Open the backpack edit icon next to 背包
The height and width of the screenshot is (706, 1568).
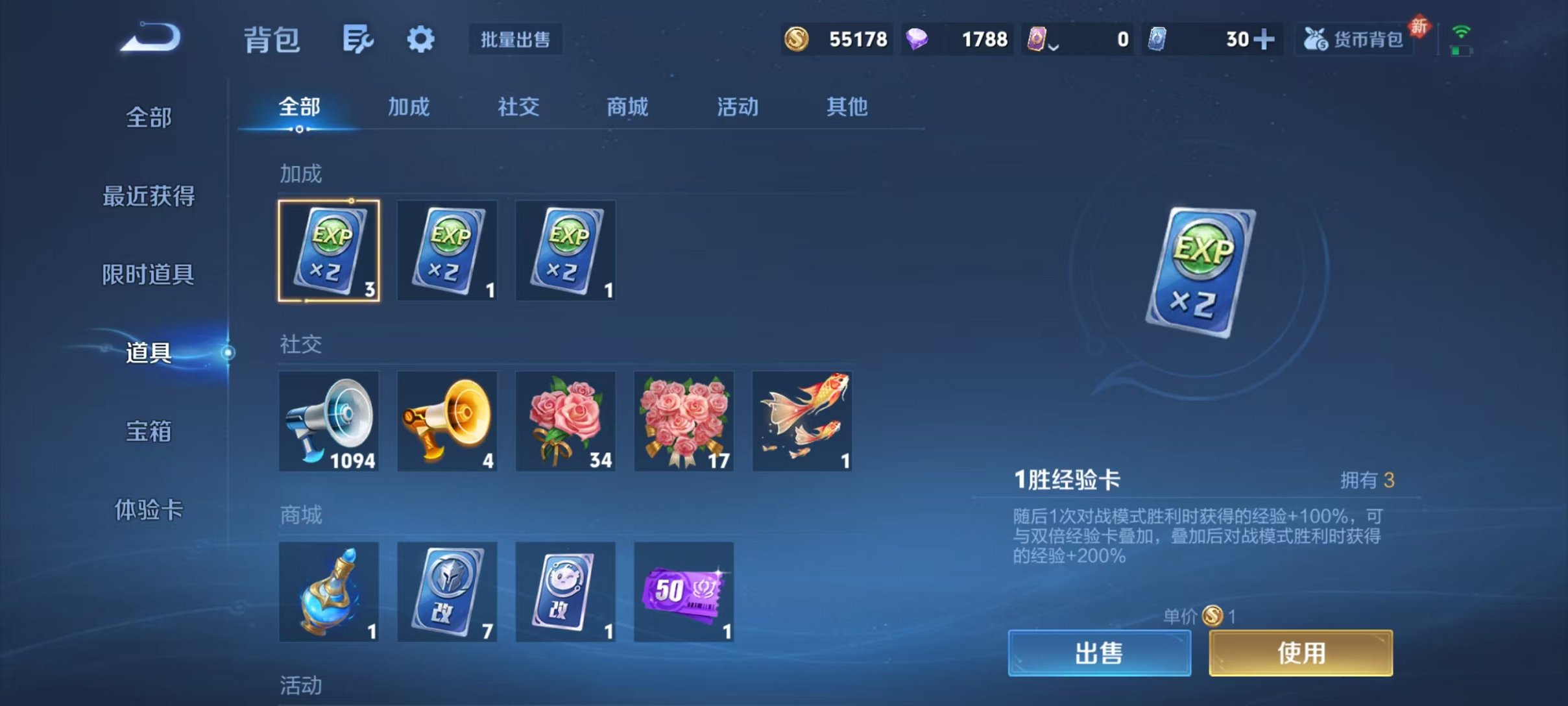click(359, 39)
